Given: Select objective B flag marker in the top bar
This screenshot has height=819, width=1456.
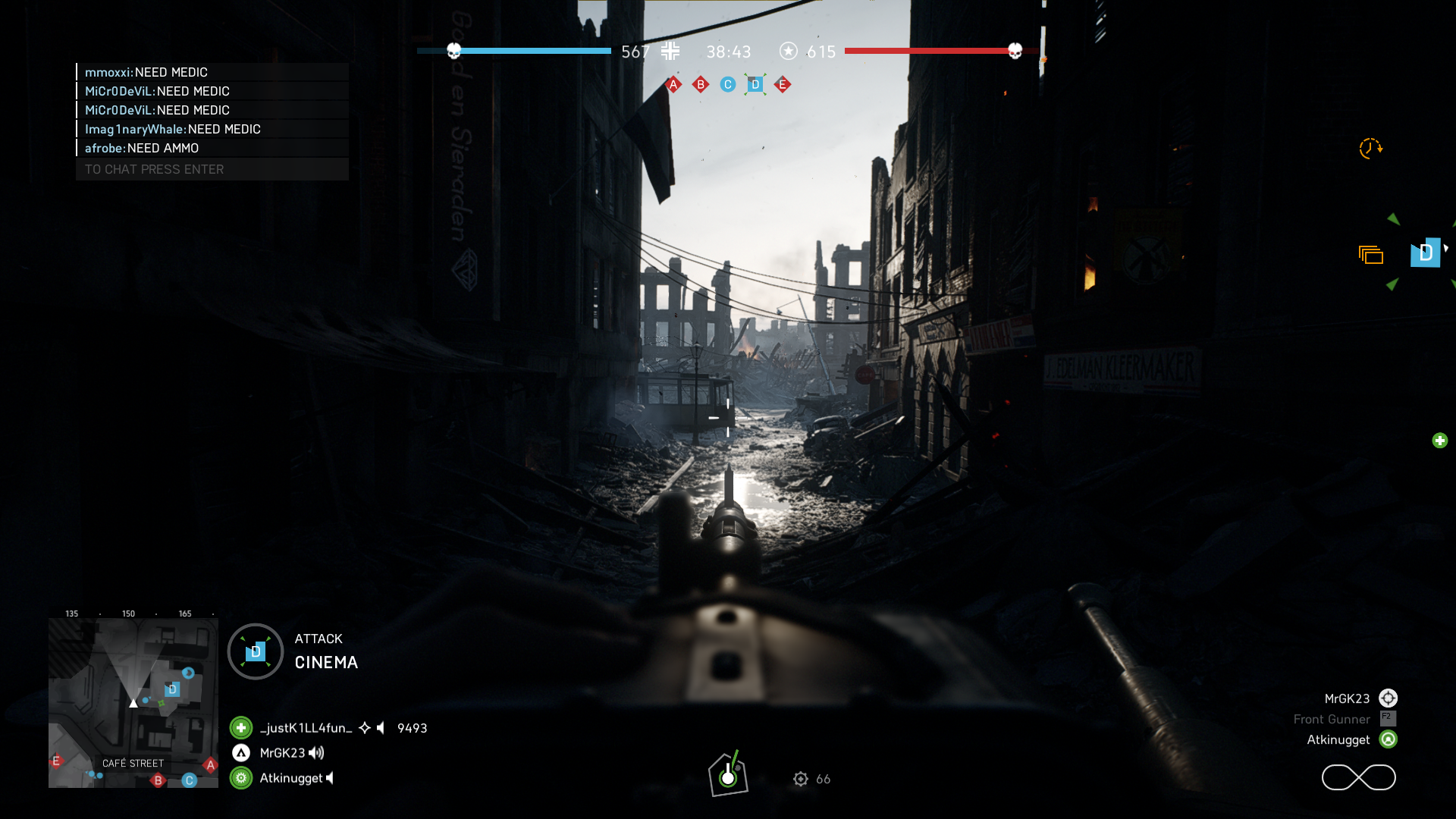Looking at the screenshot, I should coord(701,85).
